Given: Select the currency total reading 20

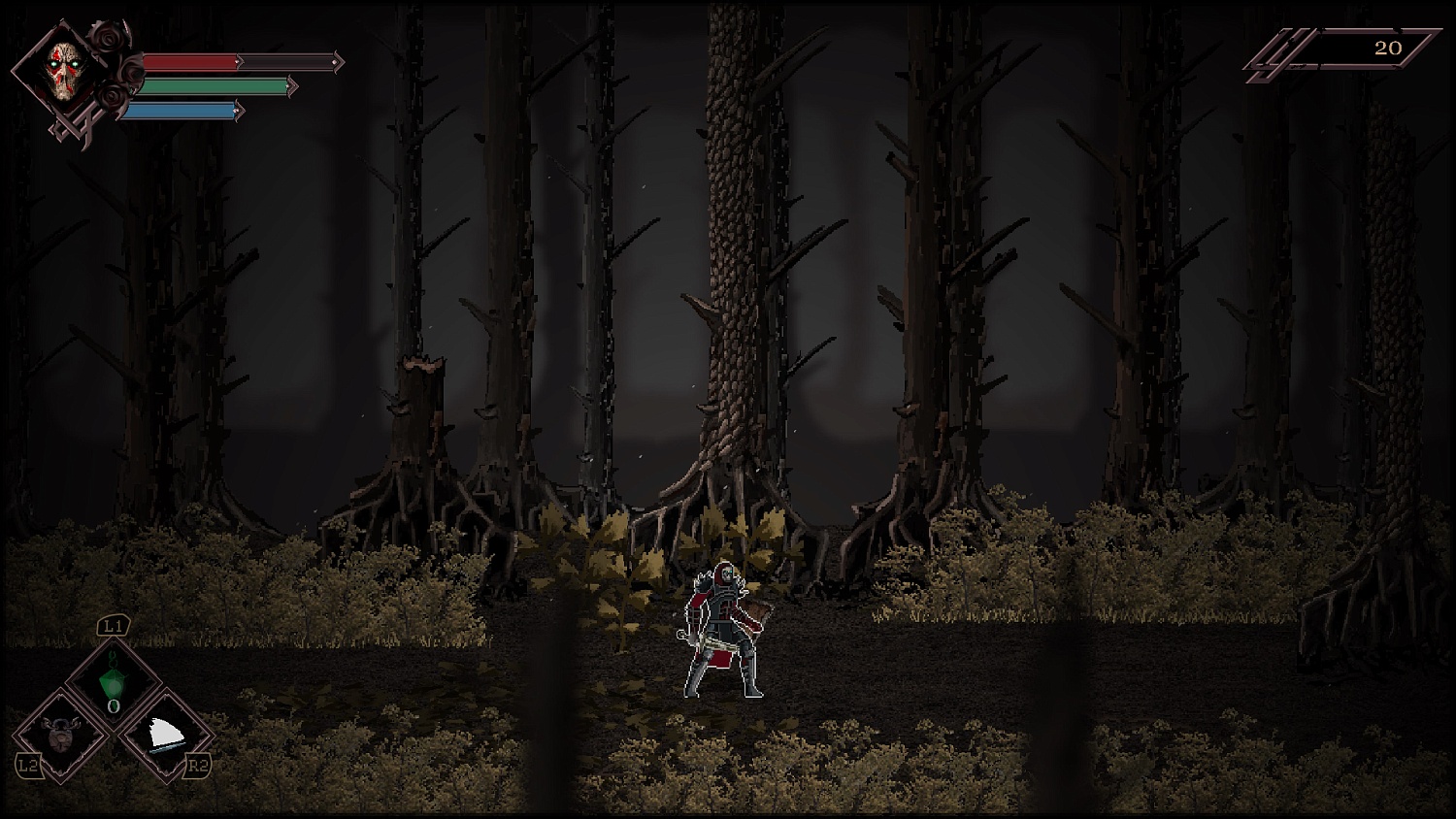Looking at the screenshot, I should [1388, 47].
